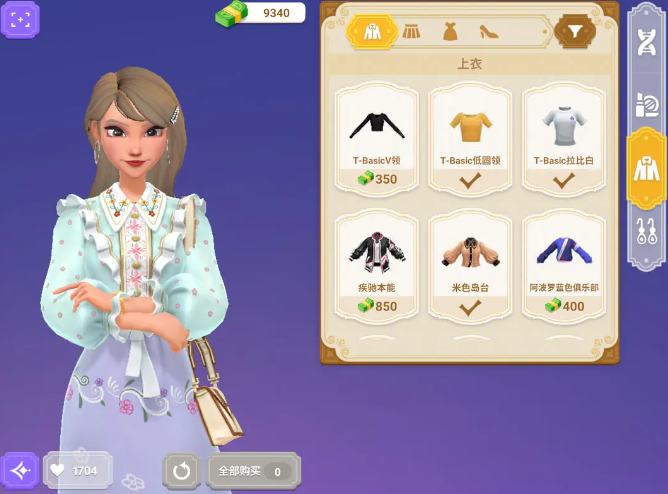Choose the 米色岛台 beige jacket
The height and width of the screenshot is (494, 668).
pyautogui.click(x=470, y=264)
